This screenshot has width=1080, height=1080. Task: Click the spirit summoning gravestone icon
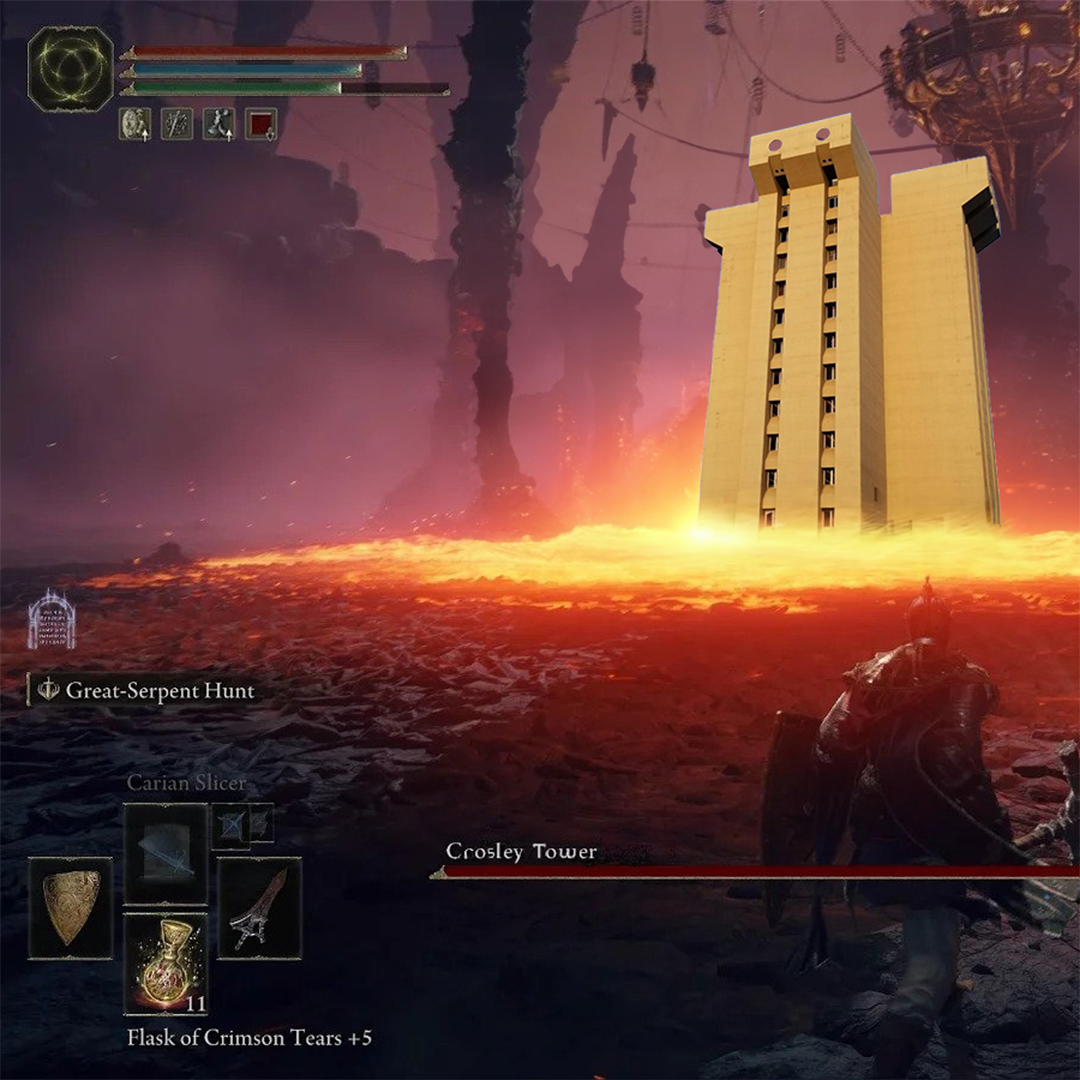point(51,619)
